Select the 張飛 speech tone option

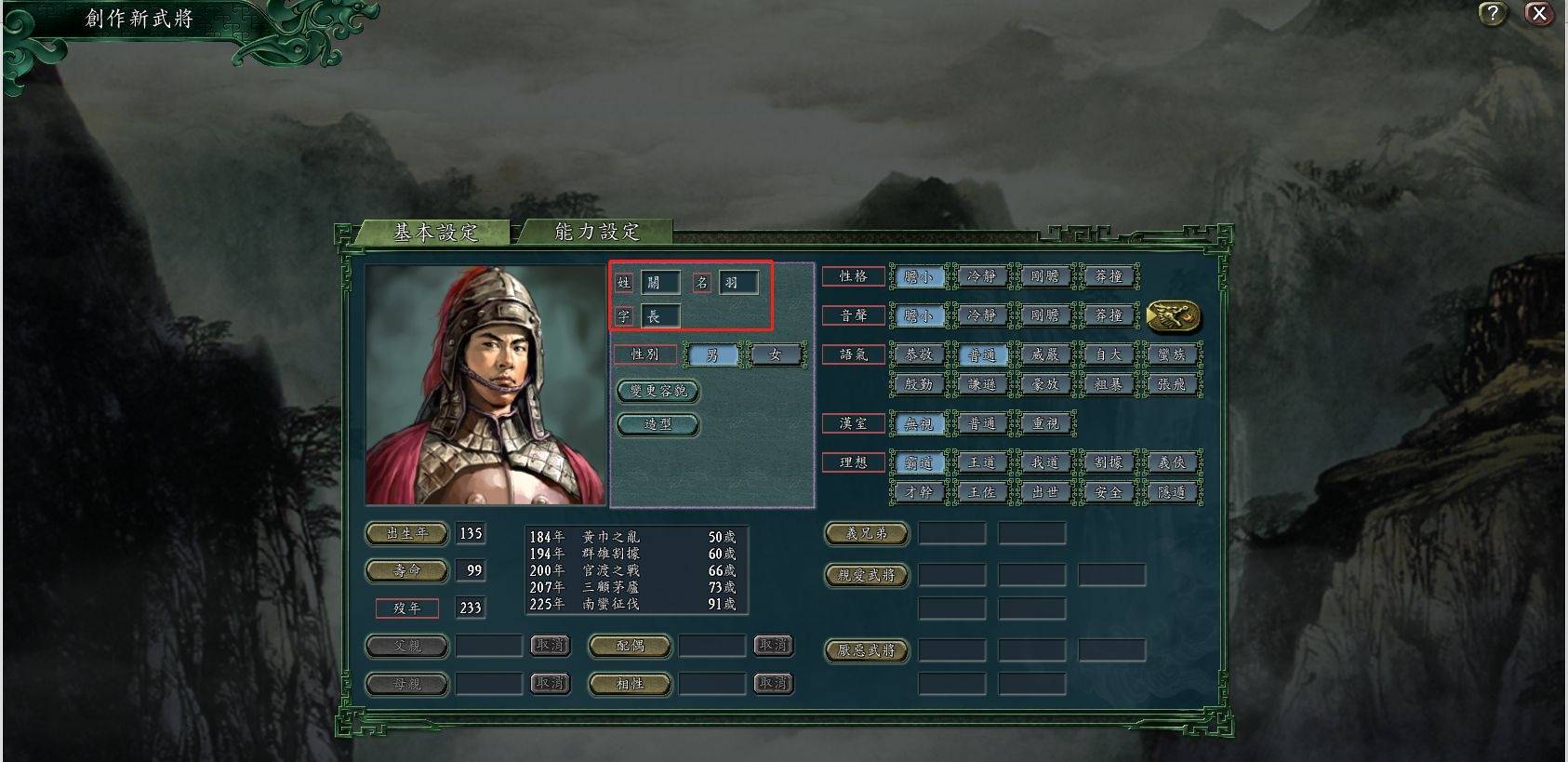click(x=1172, y=383)
